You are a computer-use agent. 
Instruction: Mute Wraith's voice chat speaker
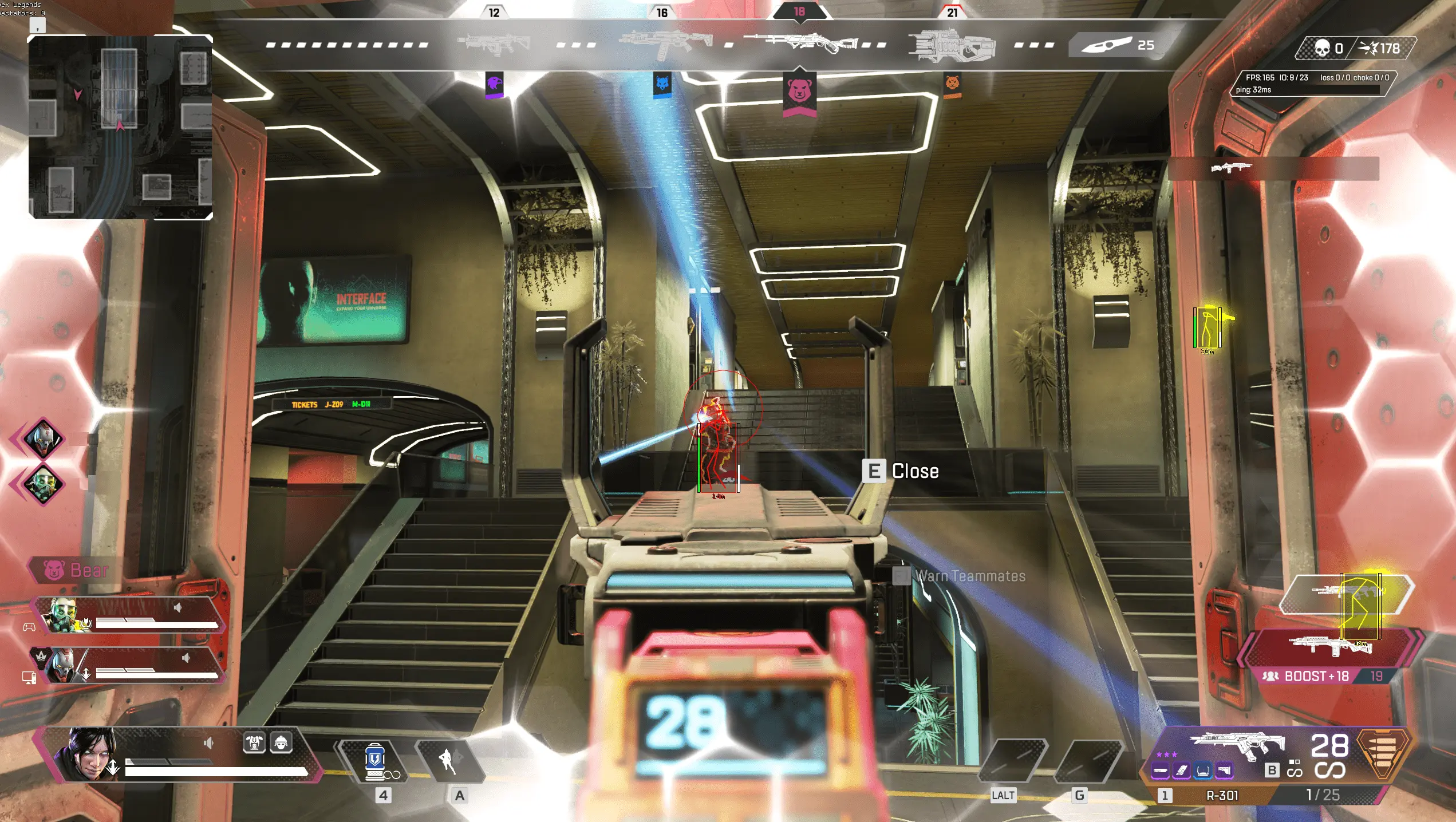[x=209, y=742]
